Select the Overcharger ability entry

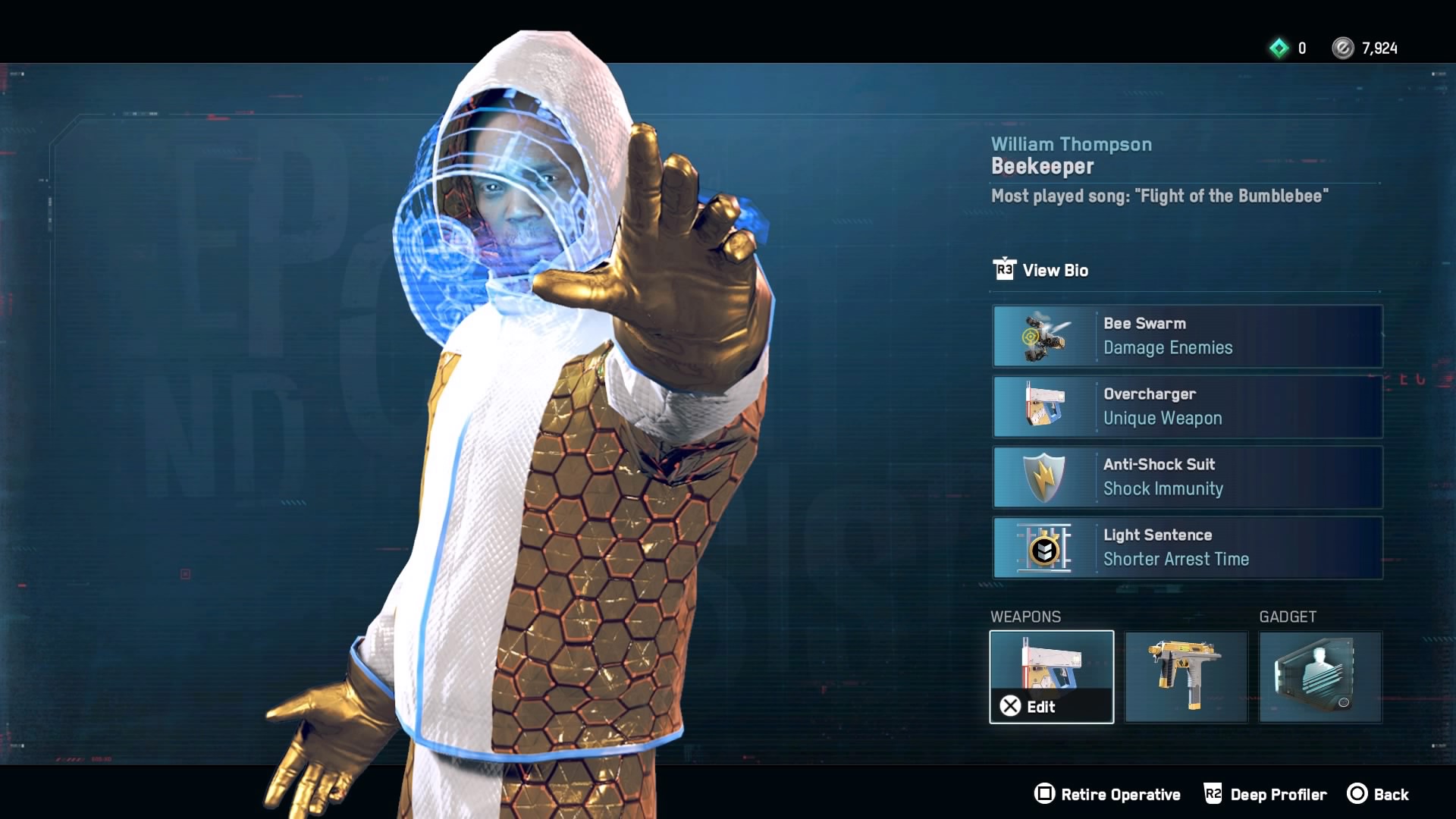[1187, 406]
